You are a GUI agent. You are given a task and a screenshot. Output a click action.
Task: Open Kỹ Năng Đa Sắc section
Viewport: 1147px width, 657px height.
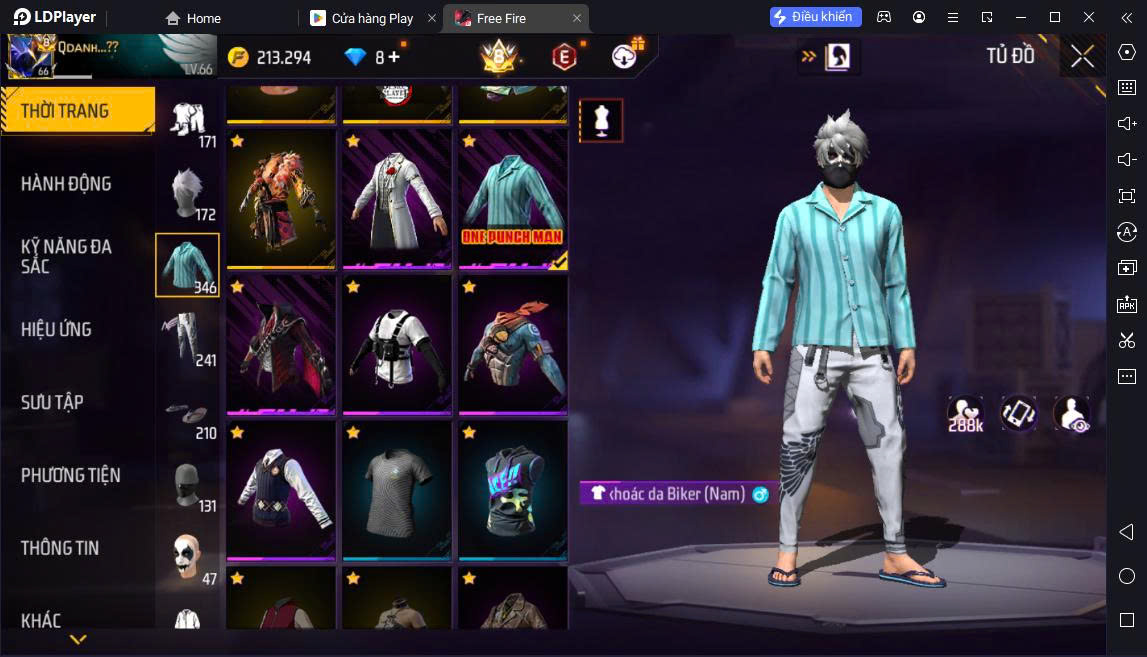[66, 256]
